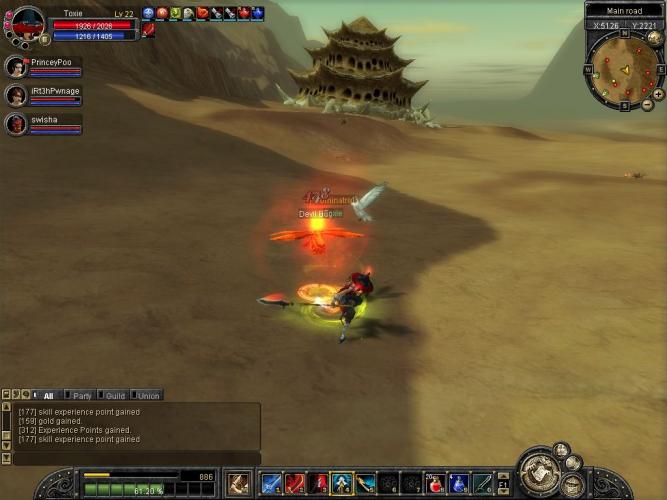This screenshot has height=500, width=667.
Task: Click the red feather buff icon
Action: (148, 31)
